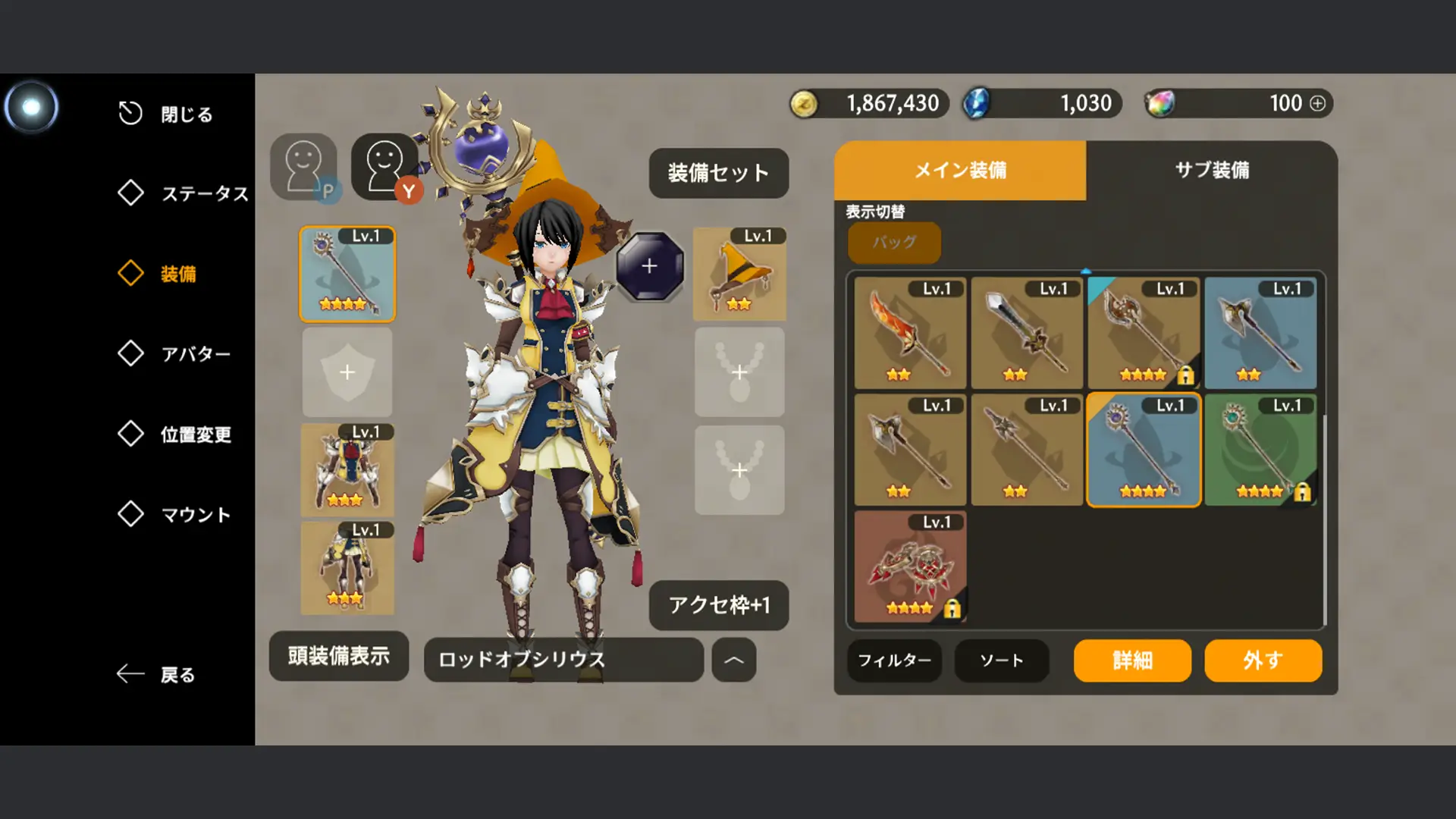Click the blue crystal currency icon
The width and height of the screenshot is (1456, 819).
(x=977, y=103)
